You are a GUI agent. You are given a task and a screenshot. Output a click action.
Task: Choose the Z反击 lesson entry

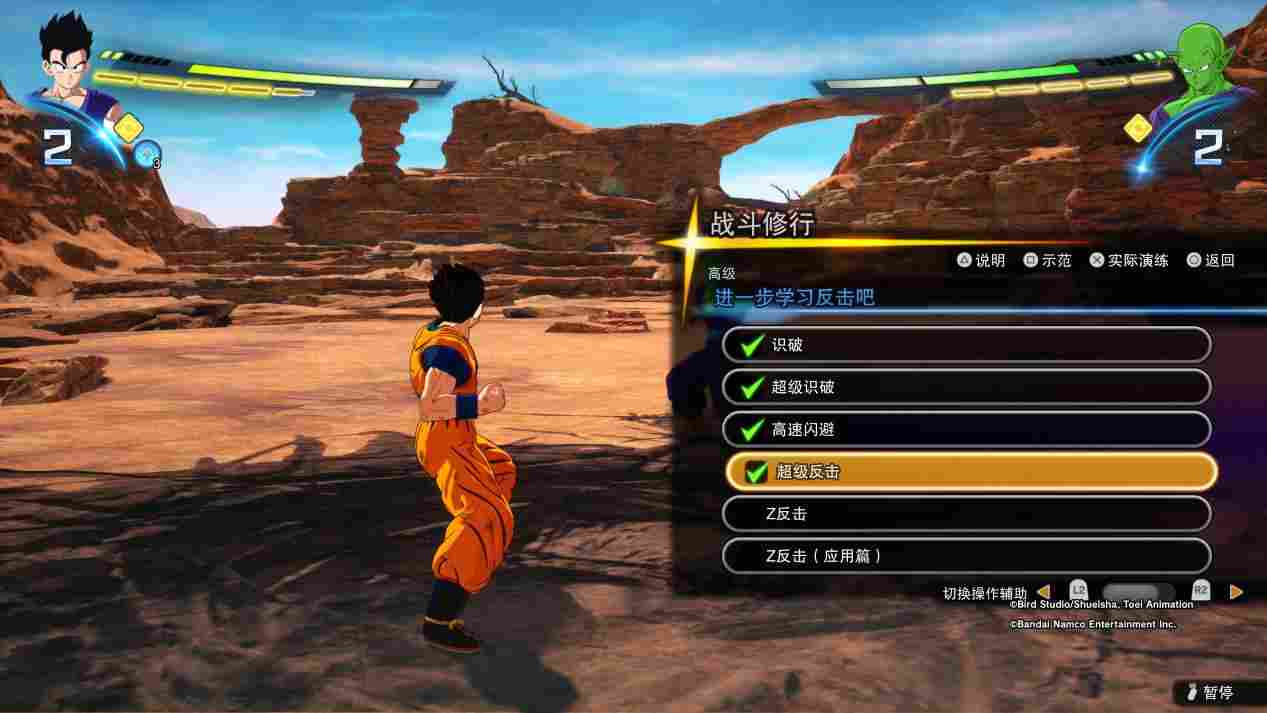[966, 514]
